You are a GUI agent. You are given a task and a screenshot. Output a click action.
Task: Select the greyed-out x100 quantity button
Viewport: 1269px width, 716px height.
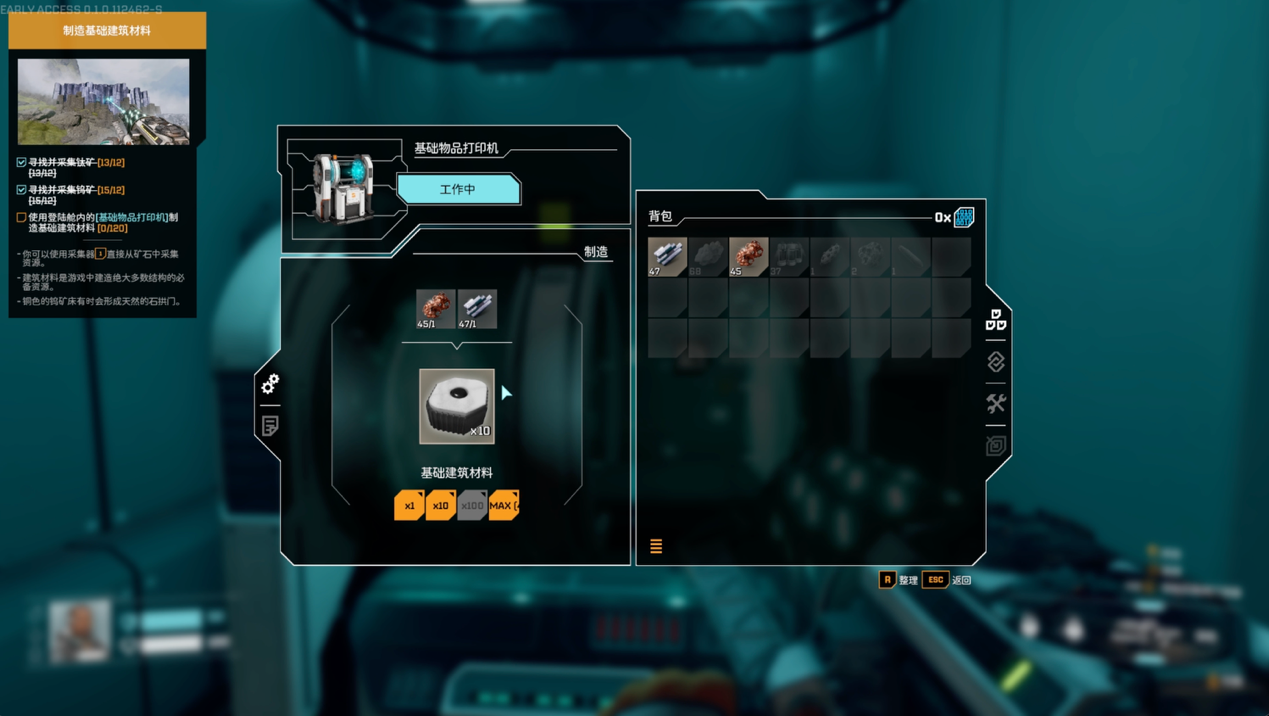[x=472, y=505]
